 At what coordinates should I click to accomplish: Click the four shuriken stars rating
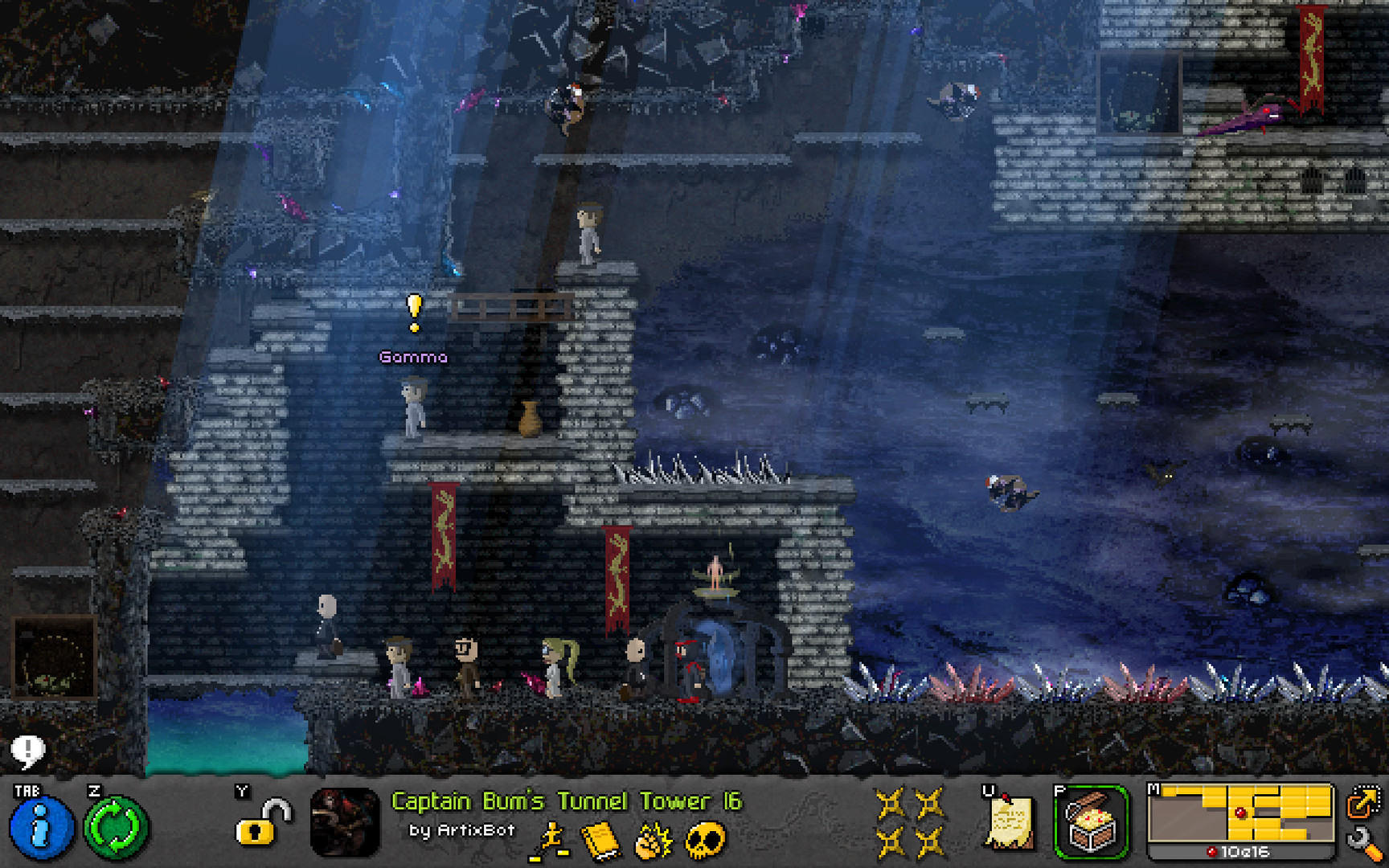[910, 822]
